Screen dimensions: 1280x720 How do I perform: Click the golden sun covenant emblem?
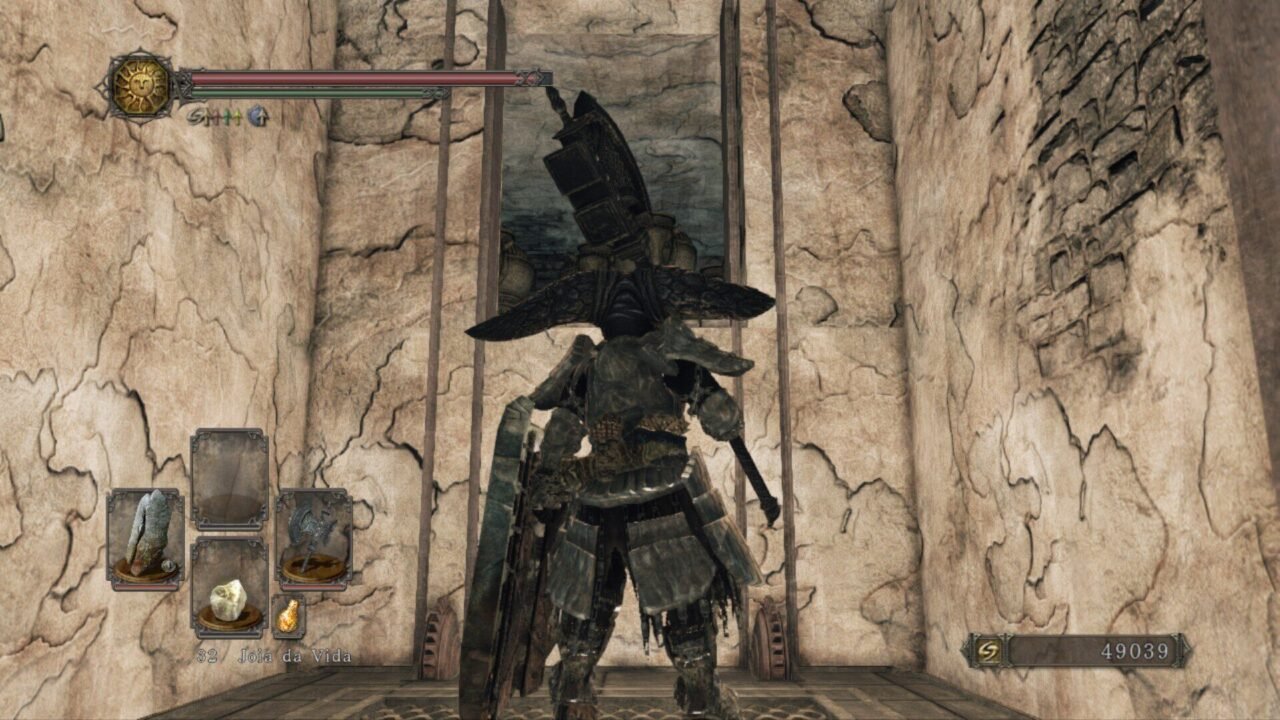pyautogui.click(x=140, y=87)
